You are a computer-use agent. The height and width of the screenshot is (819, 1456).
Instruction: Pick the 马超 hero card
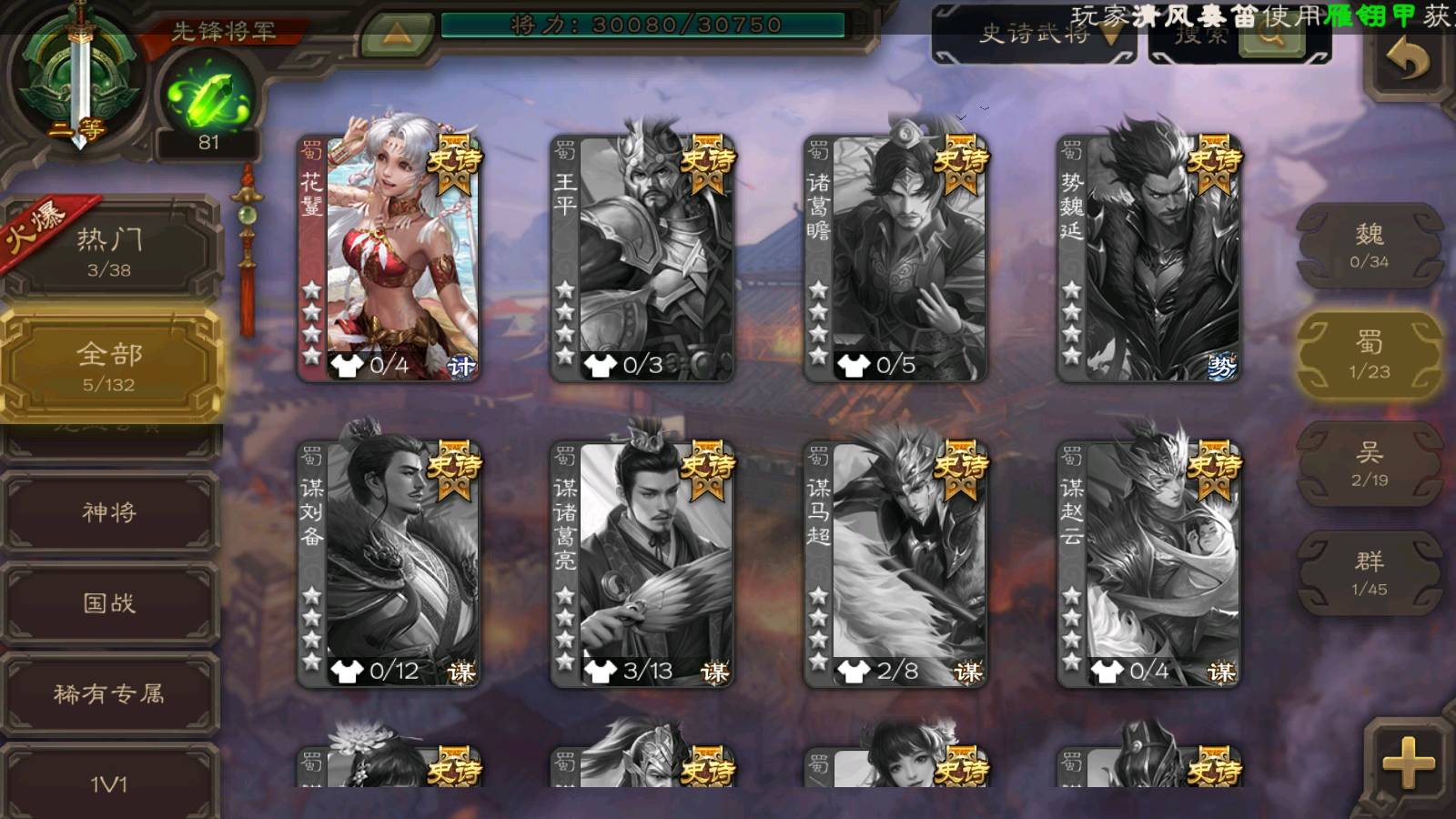click(x=895, y=563)
